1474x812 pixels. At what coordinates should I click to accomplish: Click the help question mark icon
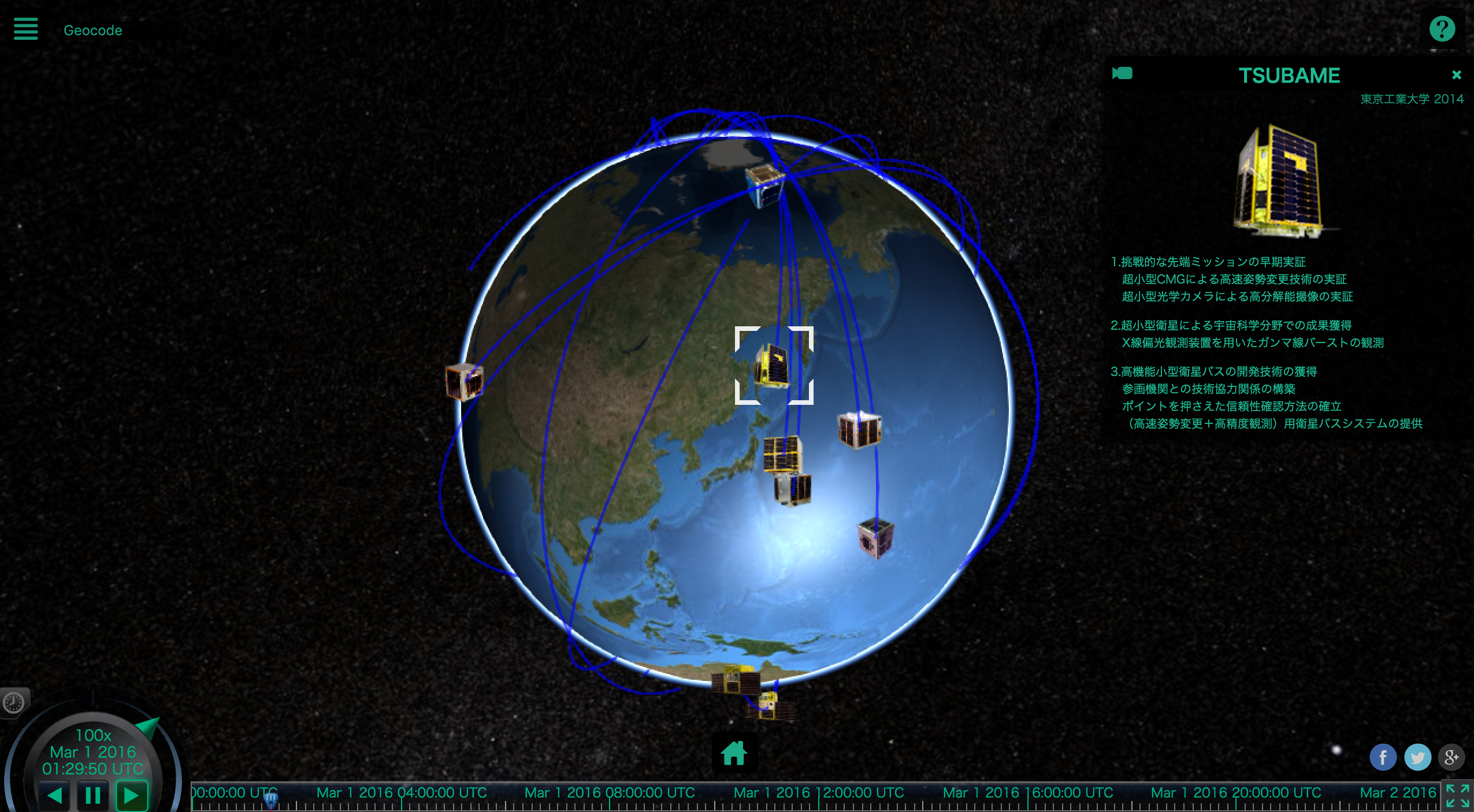tap(1443, 28)
